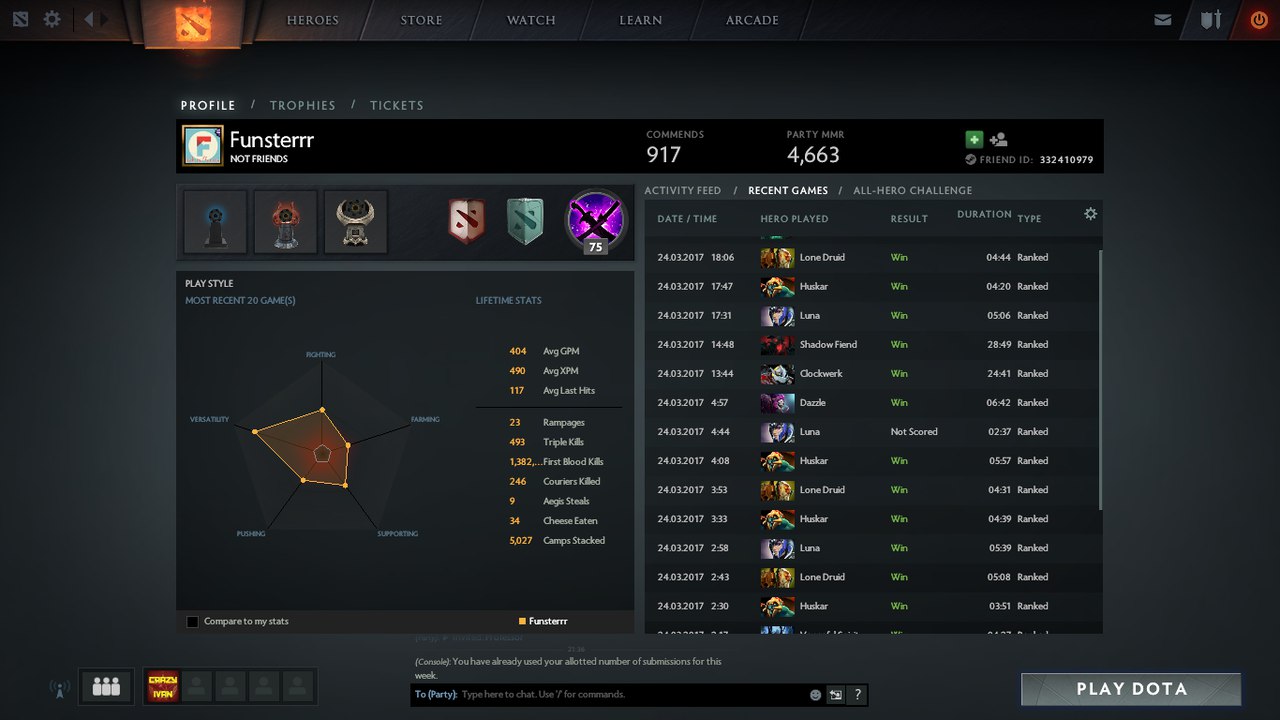Open the Watch tab
Screen dimensions: 1280x720
[x=531, y=20]
